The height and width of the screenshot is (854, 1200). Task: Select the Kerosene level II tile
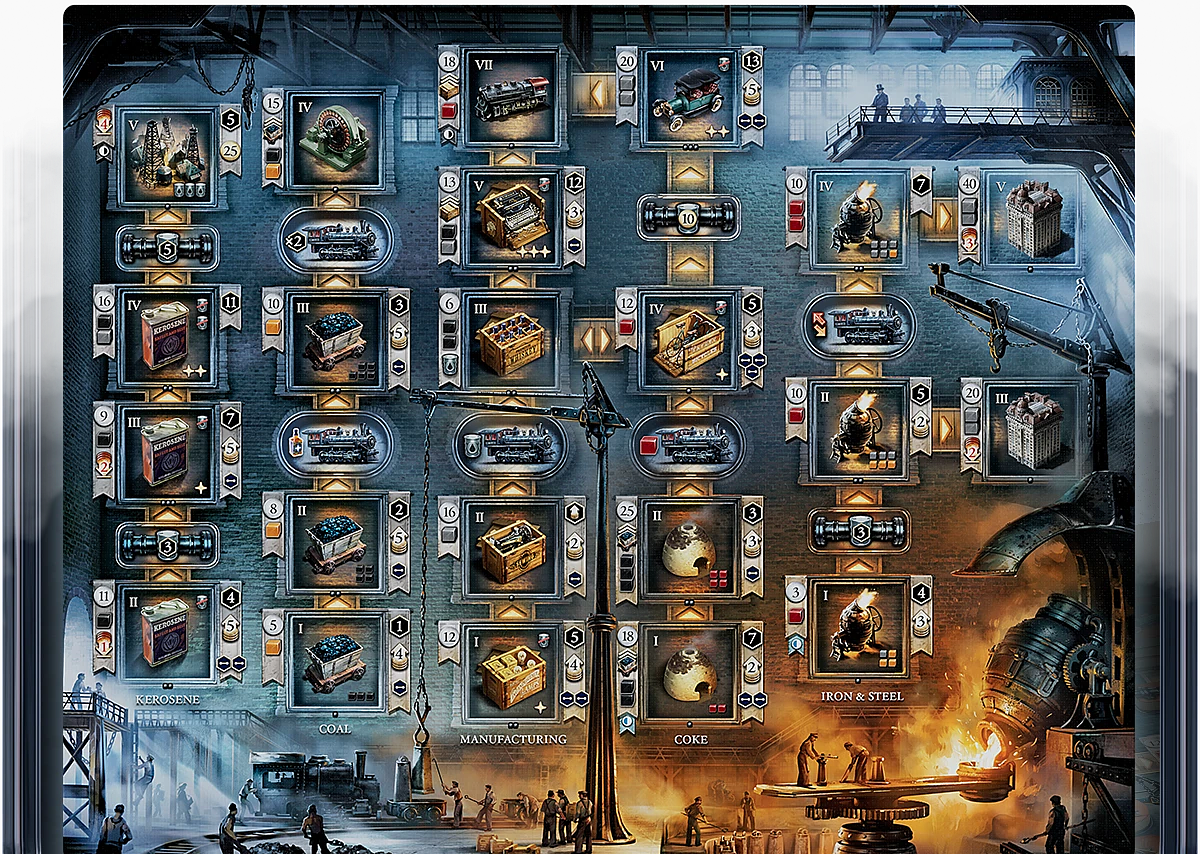pos(167,632)
